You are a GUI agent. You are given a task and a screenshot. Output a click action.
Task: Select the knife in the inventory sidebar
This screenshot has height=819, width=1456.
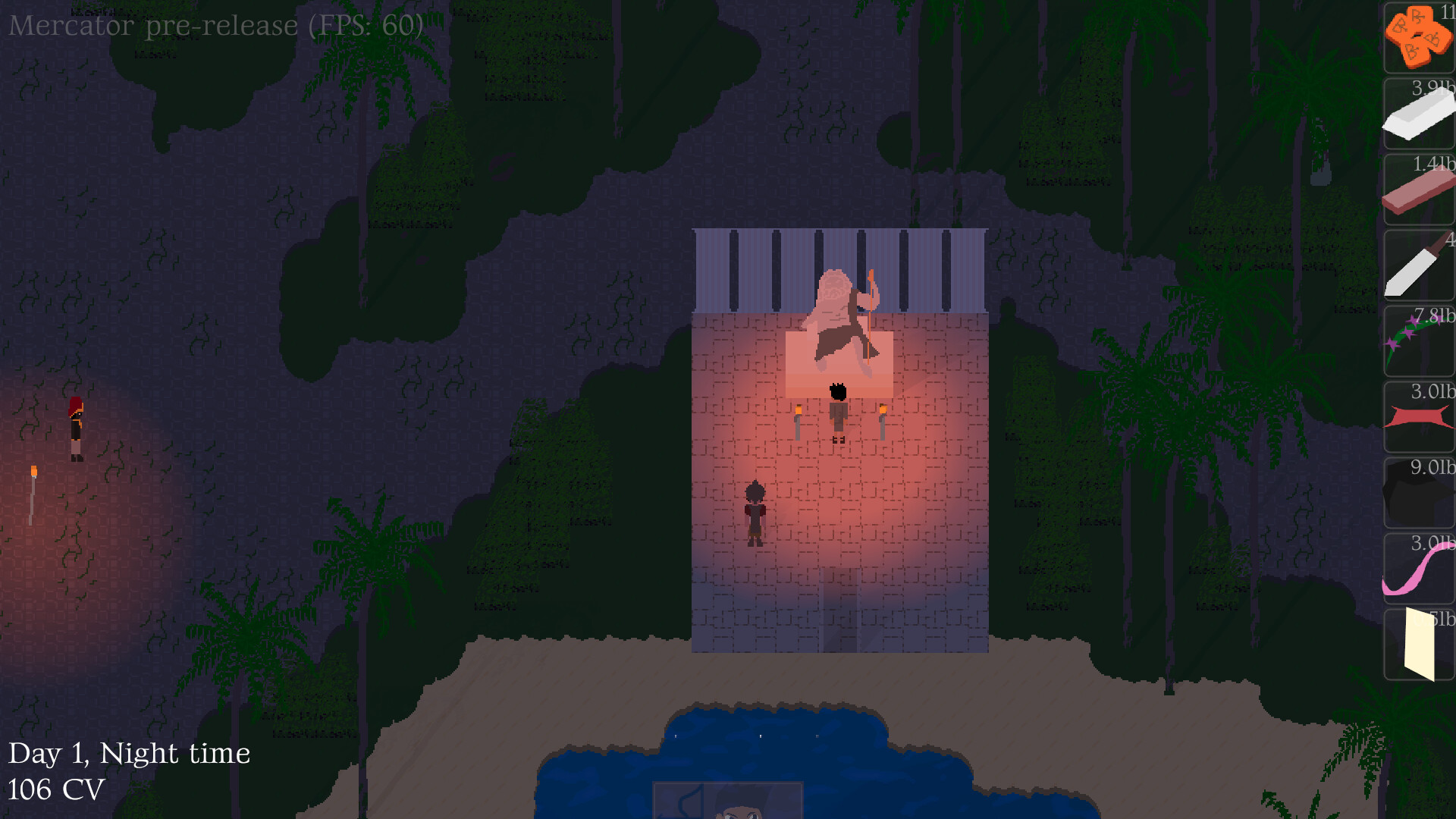1419,265
